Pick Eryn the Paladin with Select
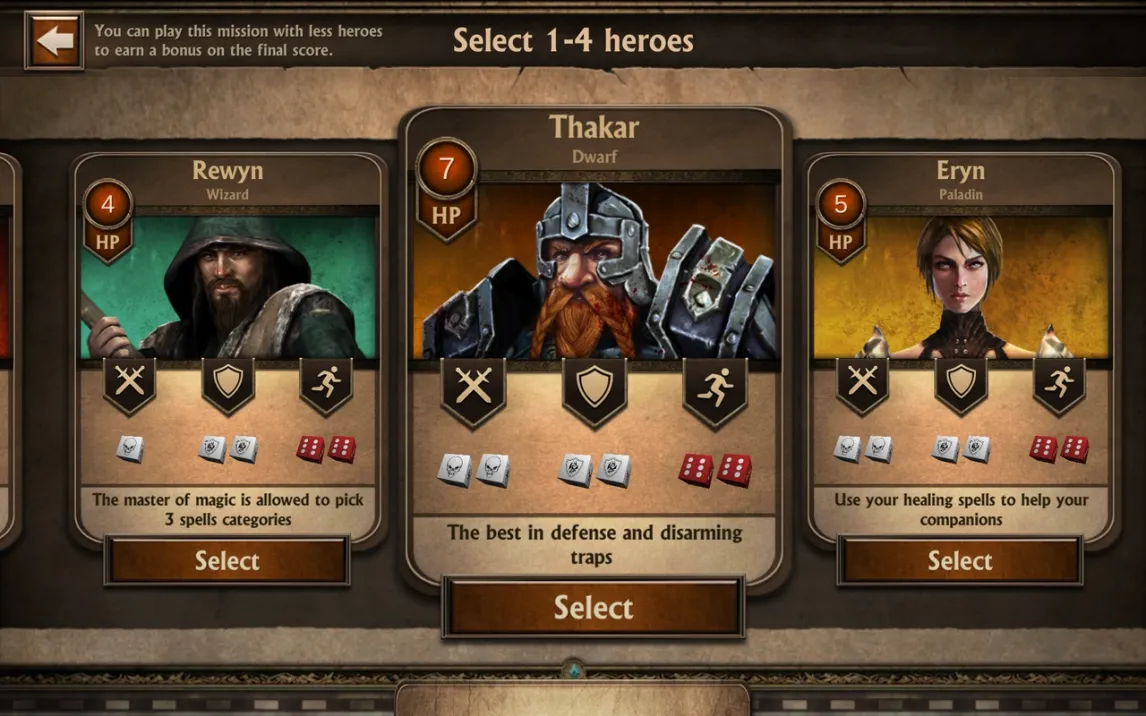 959,561
